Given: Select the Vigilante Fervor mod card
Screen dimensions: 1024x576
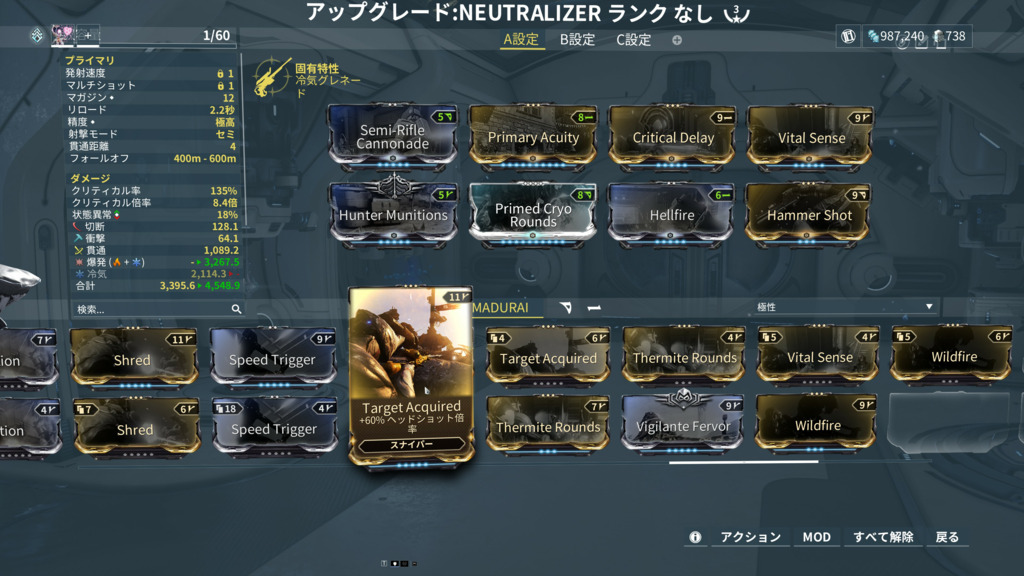Looking at the screenshot, I should point(682,425).
